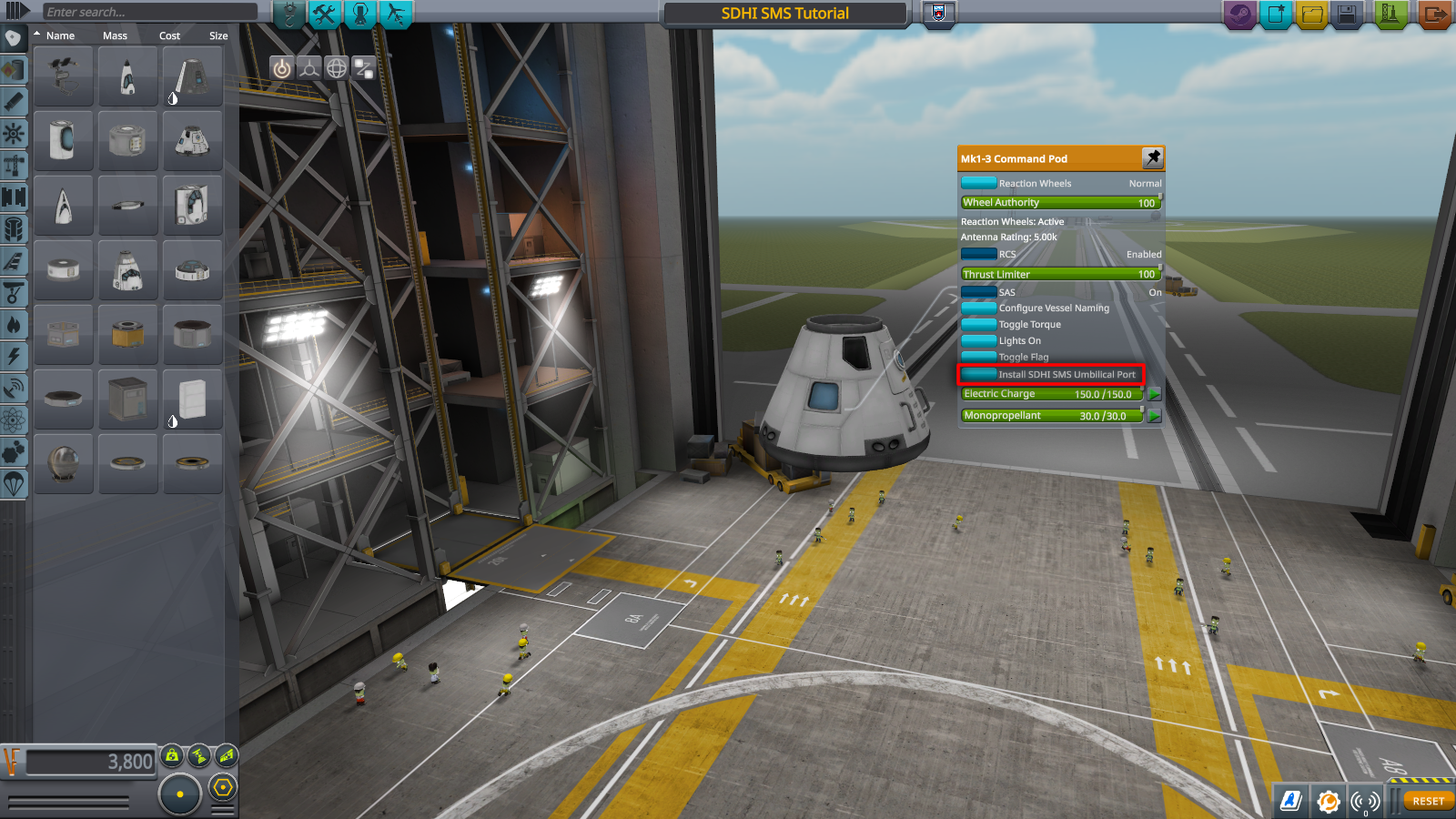Exit the editor with the orange button

click(1433, 15)
